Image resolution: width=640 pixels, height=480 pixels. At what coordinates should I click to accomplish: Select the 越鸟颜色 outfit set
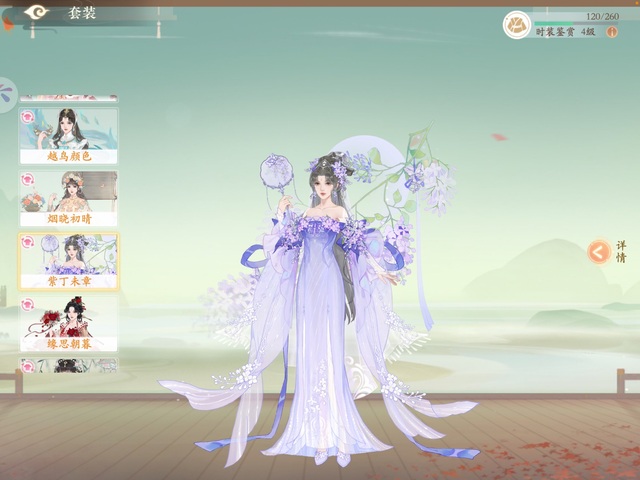coord(68,135)
